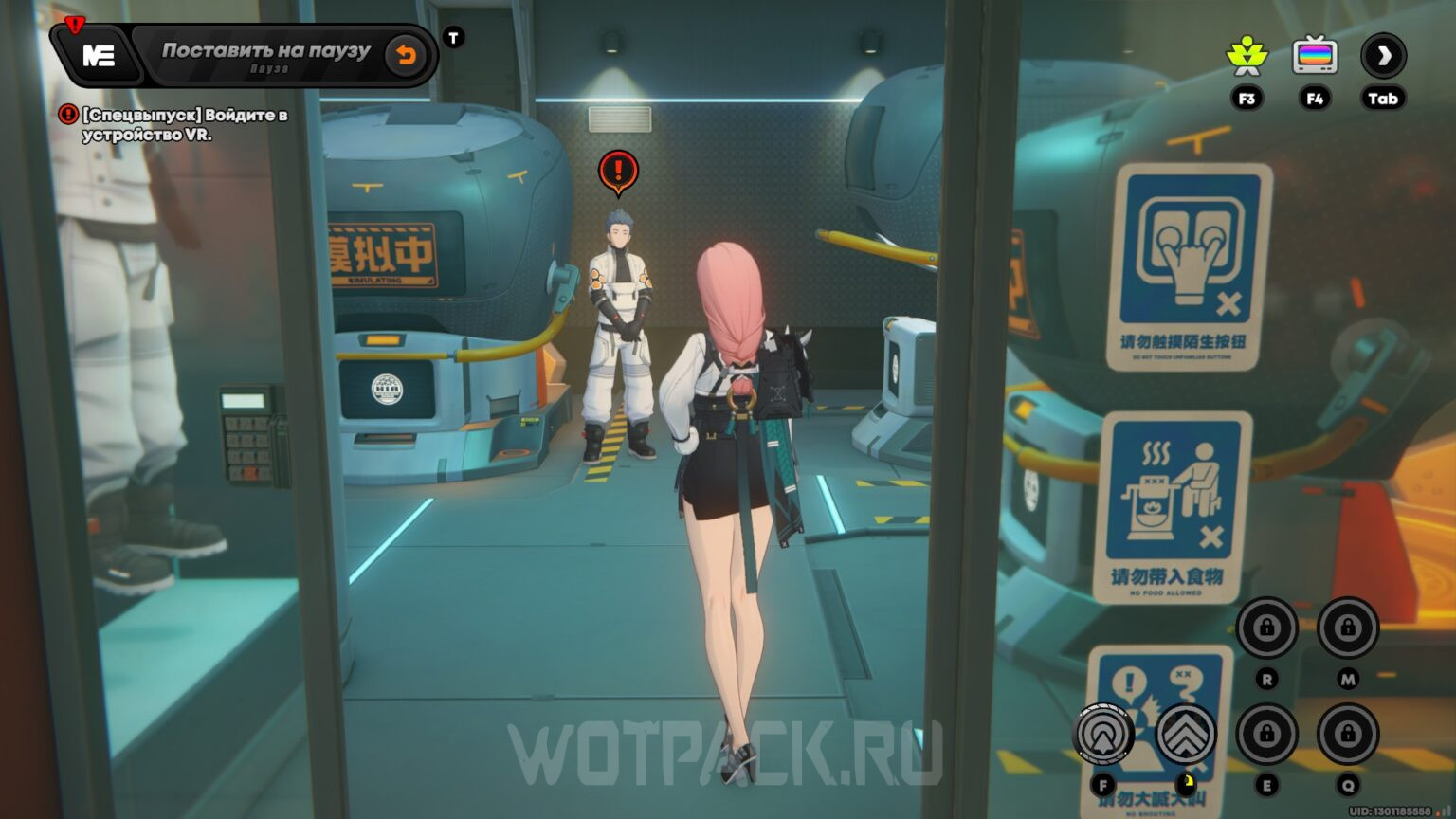Click the T key prompt badge
This screenshot has height=819, width=1456.
pyautogui.click(x=454, y=37)
